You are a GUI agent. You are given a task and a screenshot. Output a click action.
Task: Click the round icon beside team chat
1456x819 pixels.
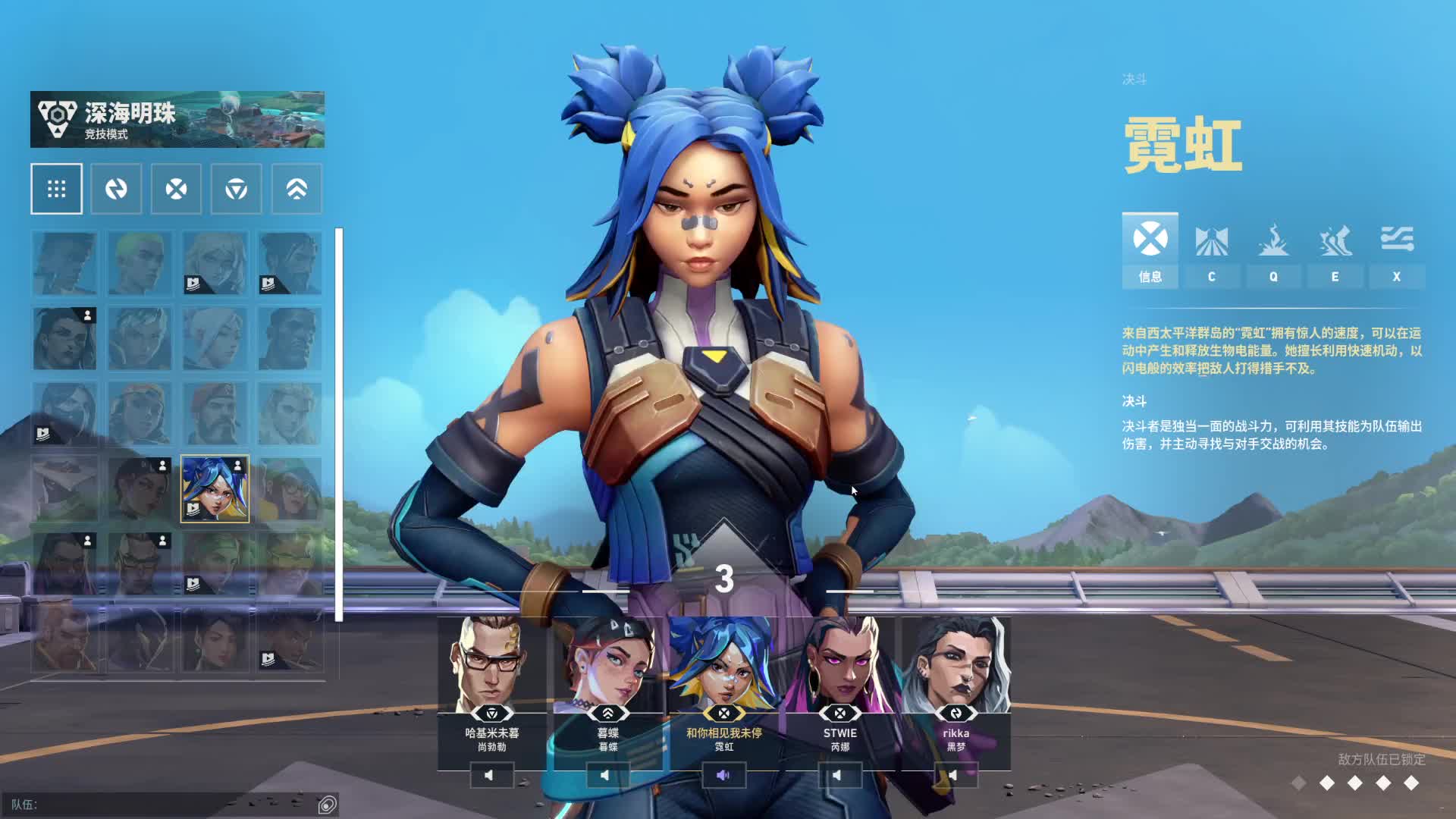(328, 805)
